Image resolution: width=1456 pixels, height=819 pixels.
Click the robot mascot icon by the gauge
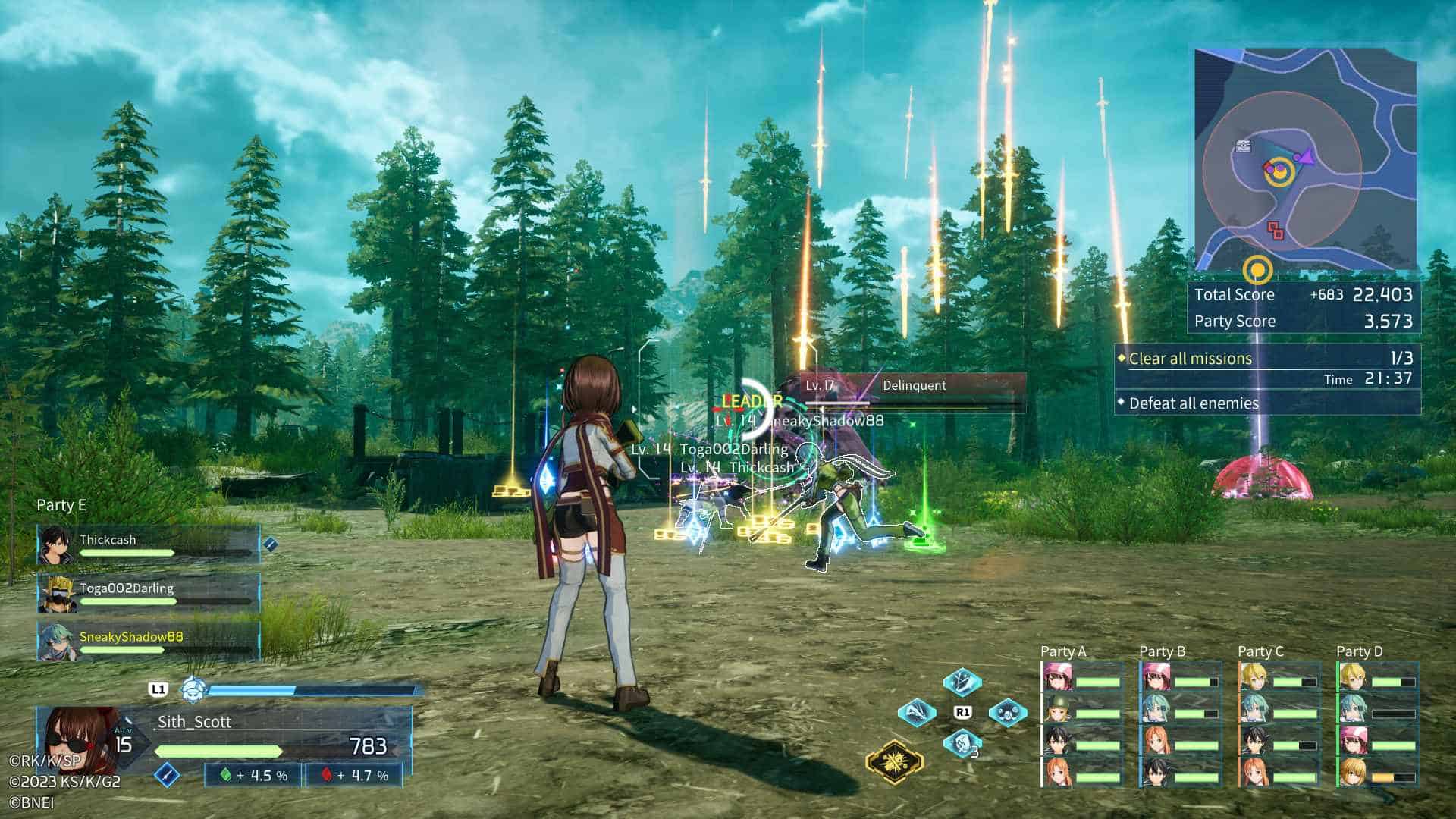[191, 689]
